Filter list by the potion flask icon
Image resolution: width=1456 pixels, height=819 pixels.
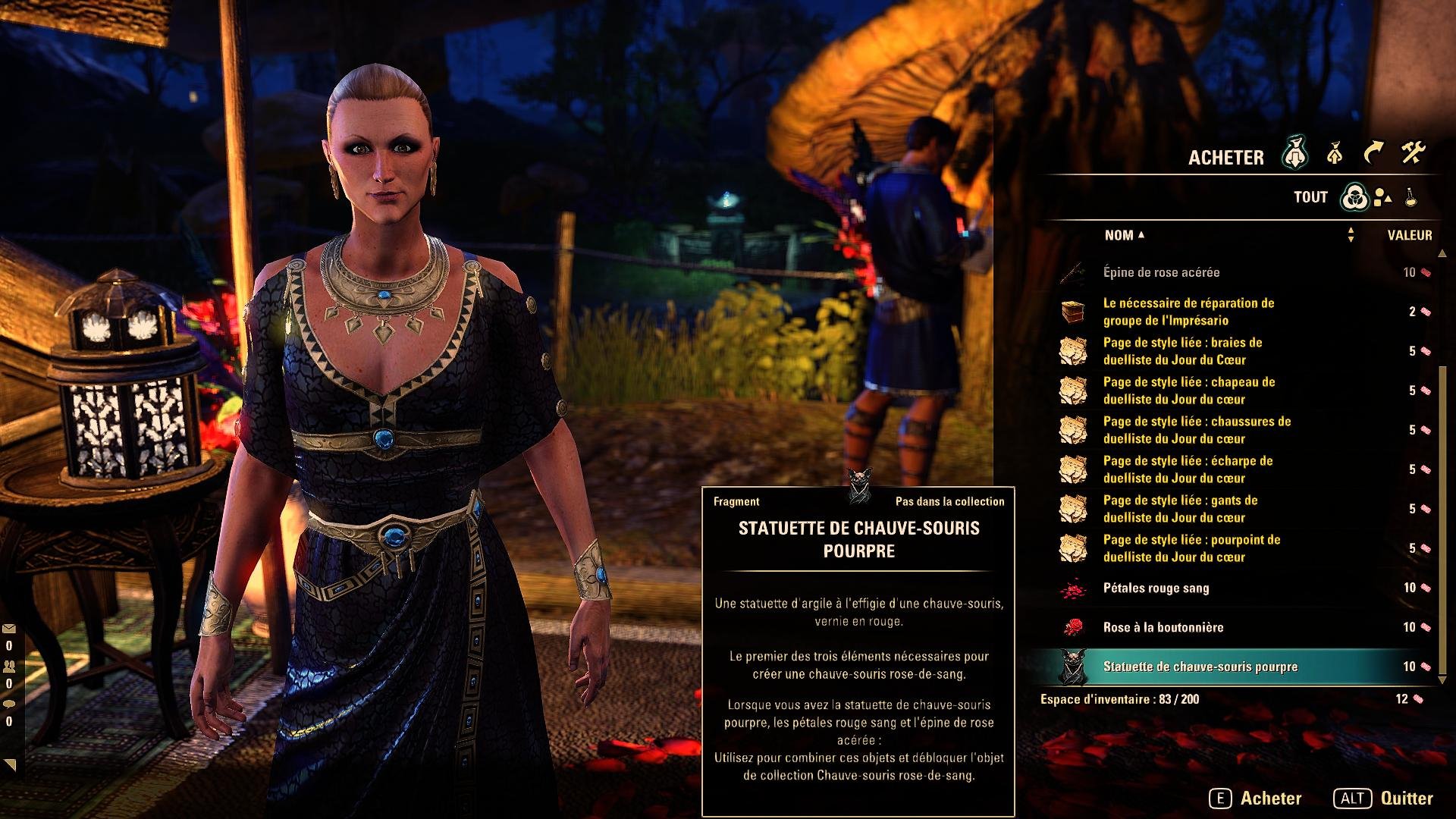tap(1410, 198)
